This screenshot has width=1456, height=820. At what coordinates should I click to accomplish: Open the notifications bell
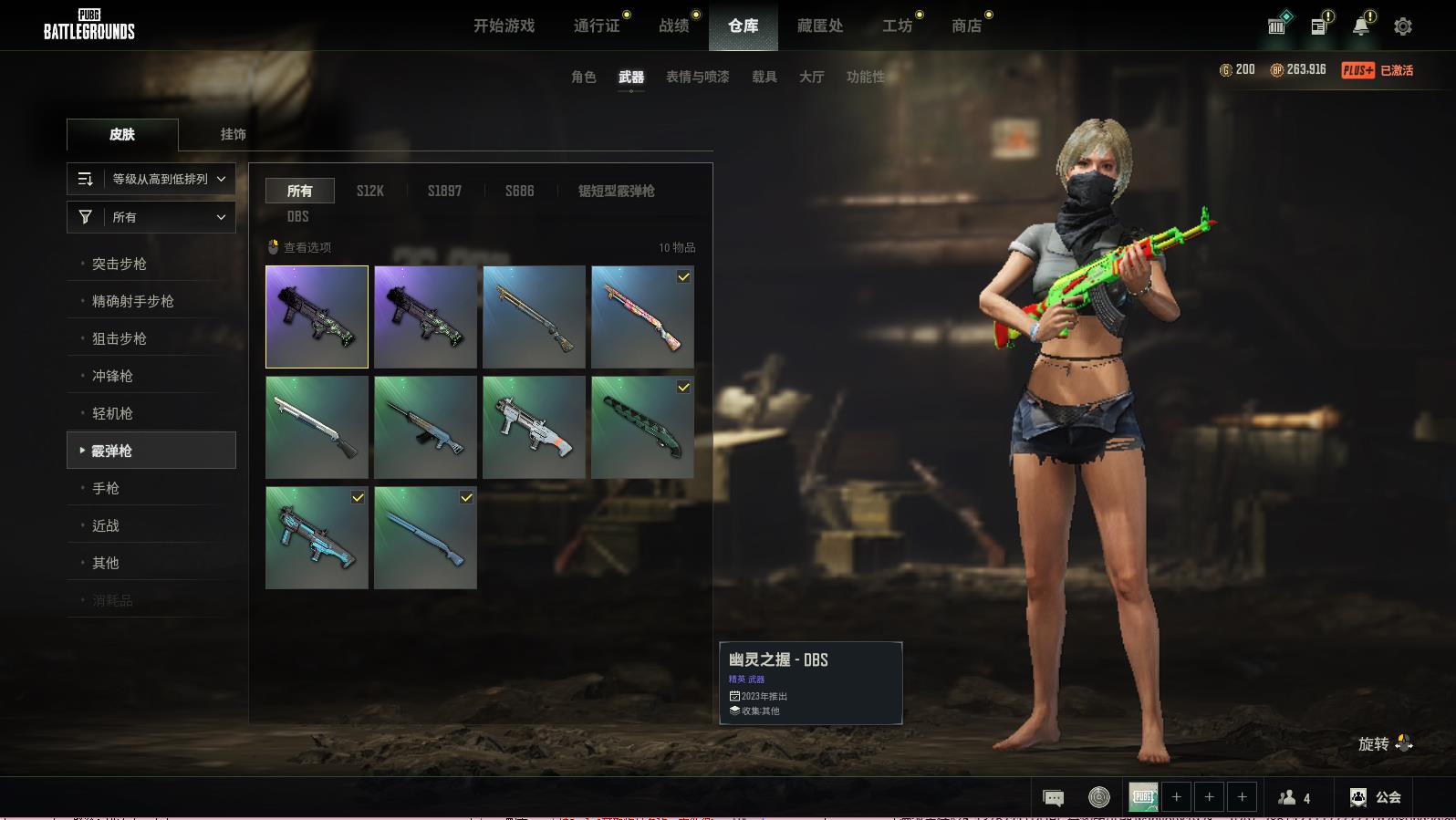tap(1360, 26)
